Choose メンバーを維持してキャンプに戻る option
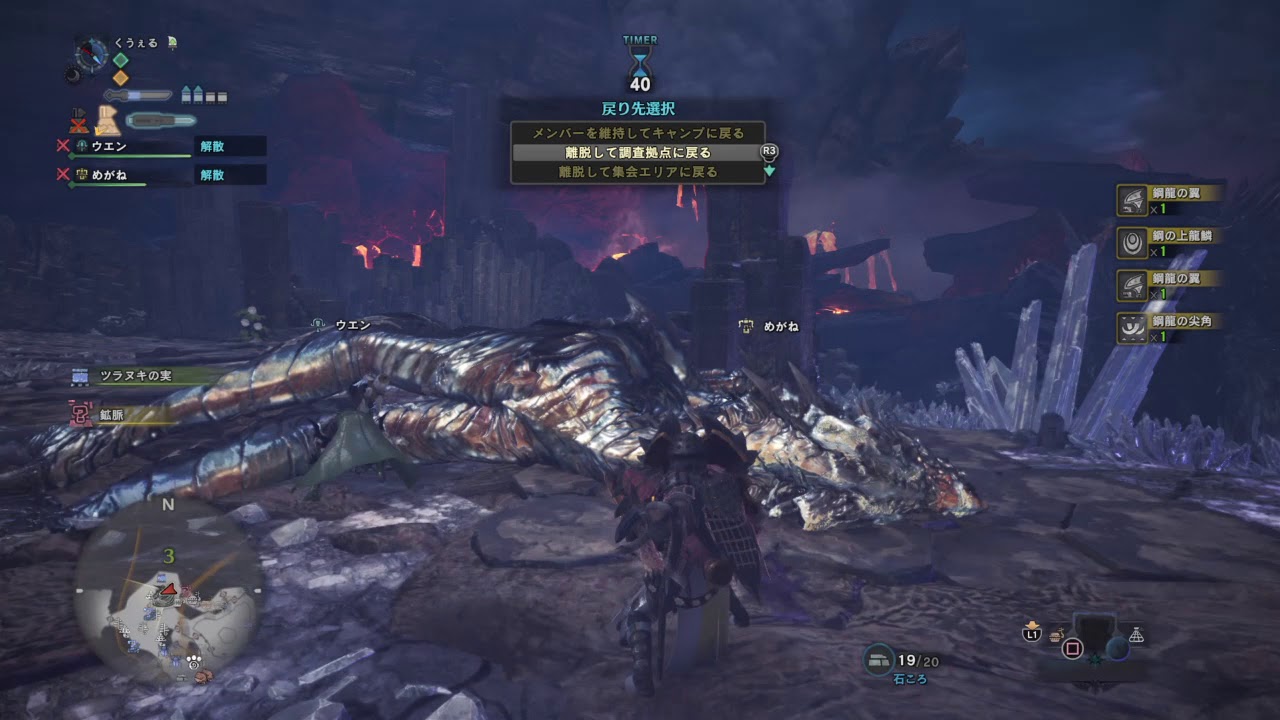The height and width of the screenshot is (720, 1280). click(x=637, y=133)
